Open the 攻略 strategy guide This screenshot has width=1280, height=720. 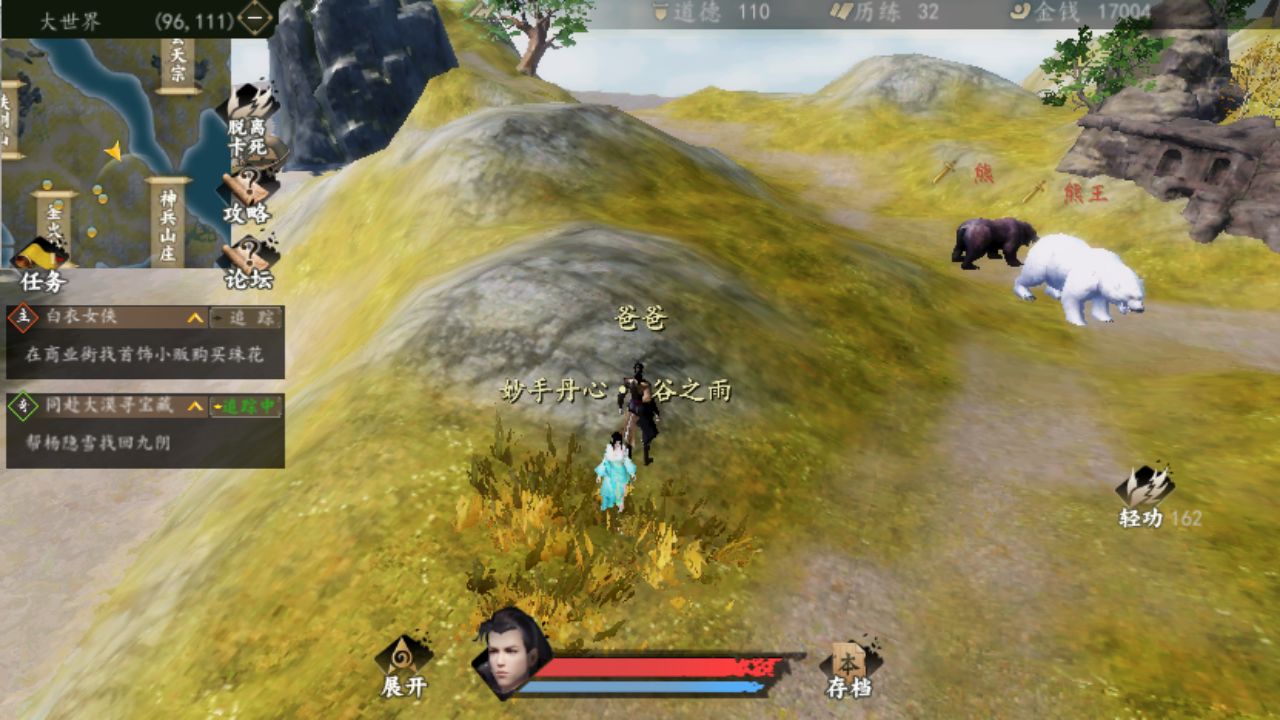tap(246, 198)
